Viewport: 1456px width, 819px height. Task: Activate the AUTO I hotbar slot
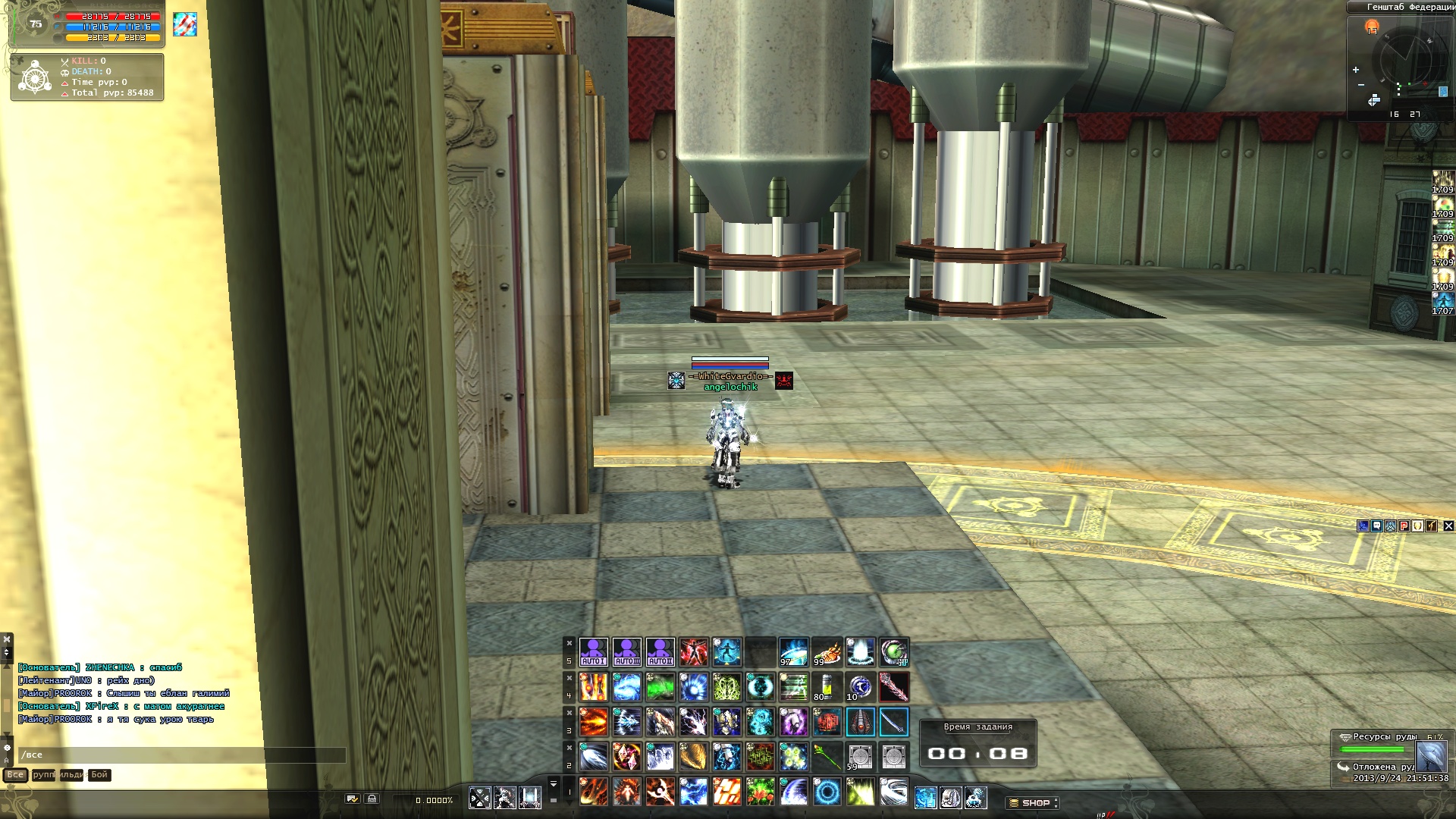(593, 651)
